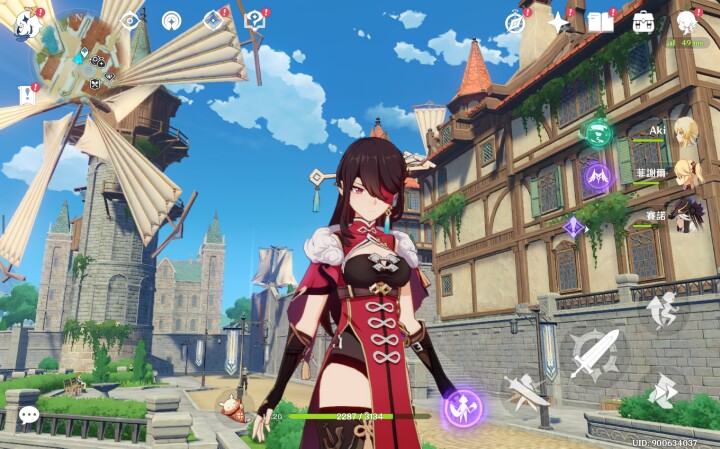Toggle the elemental sight eye icon

point(129,20)
